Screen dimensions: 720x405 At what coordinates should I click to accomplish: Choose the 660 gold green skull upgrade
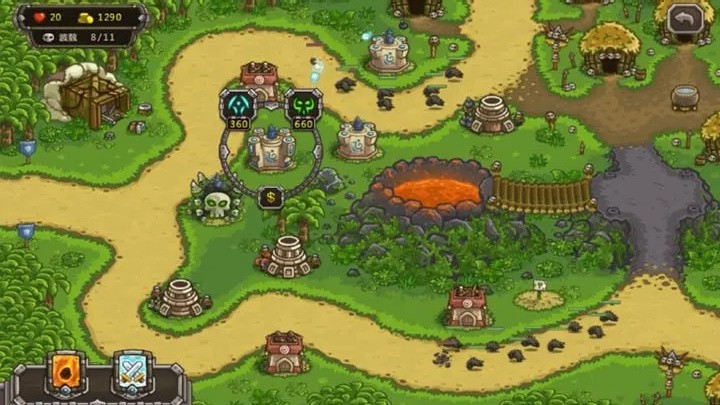[x=303, y=104]
